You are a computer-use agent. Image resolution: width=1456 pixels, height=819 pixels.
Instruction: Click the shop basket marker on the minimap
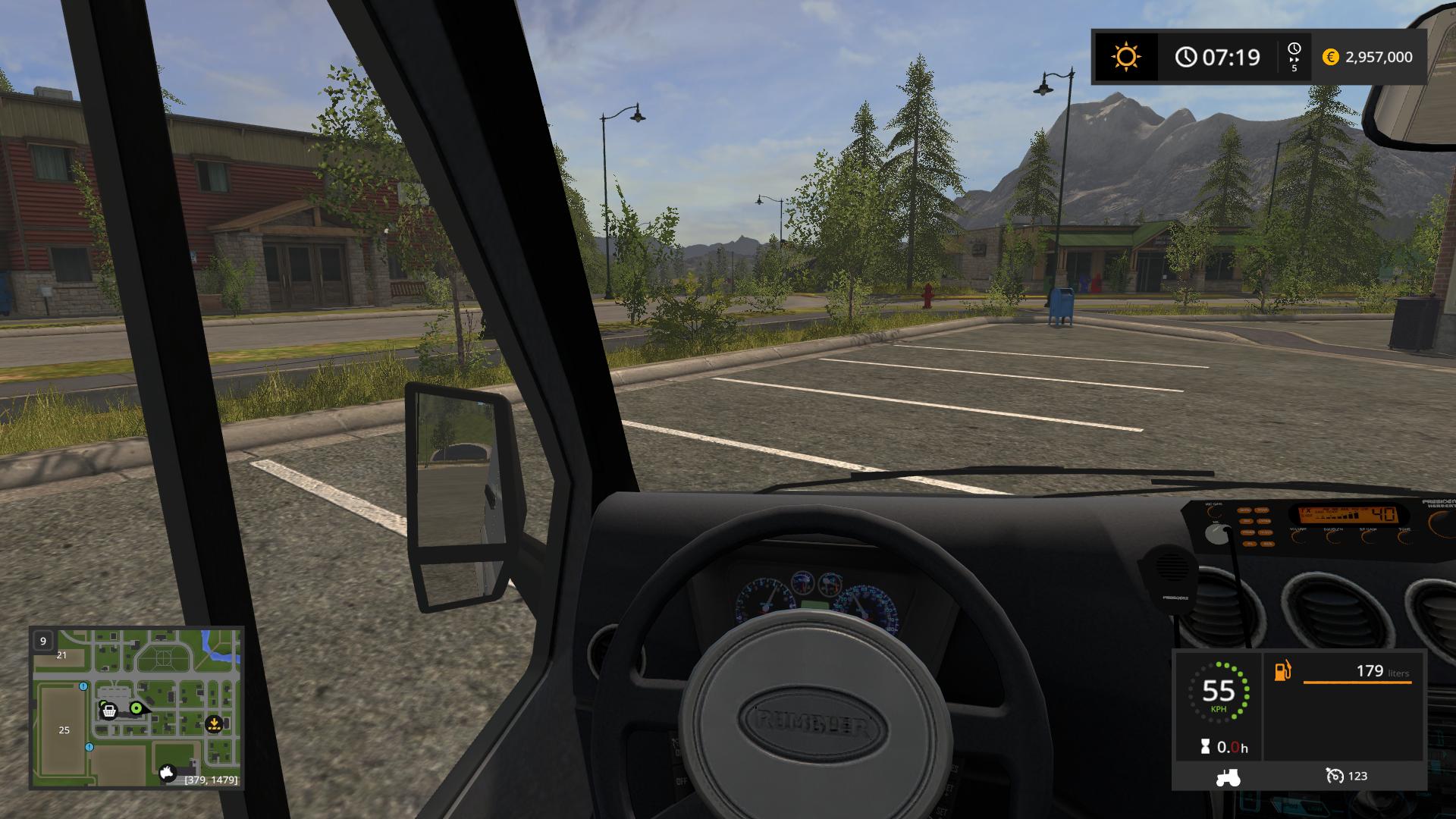[109, 711]
